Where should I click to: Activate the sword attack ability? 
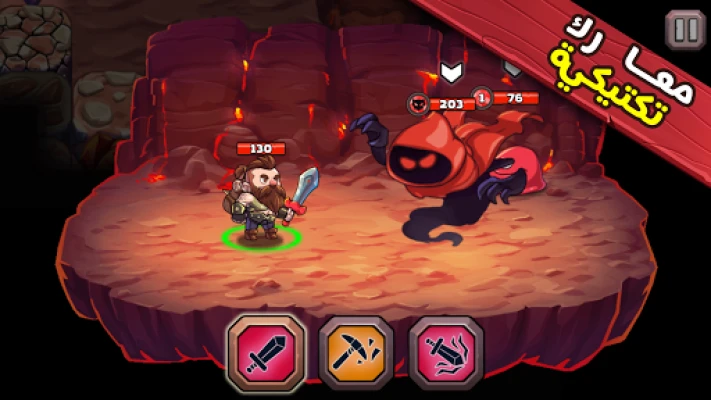pyautogui.click(x=266, y=352)
